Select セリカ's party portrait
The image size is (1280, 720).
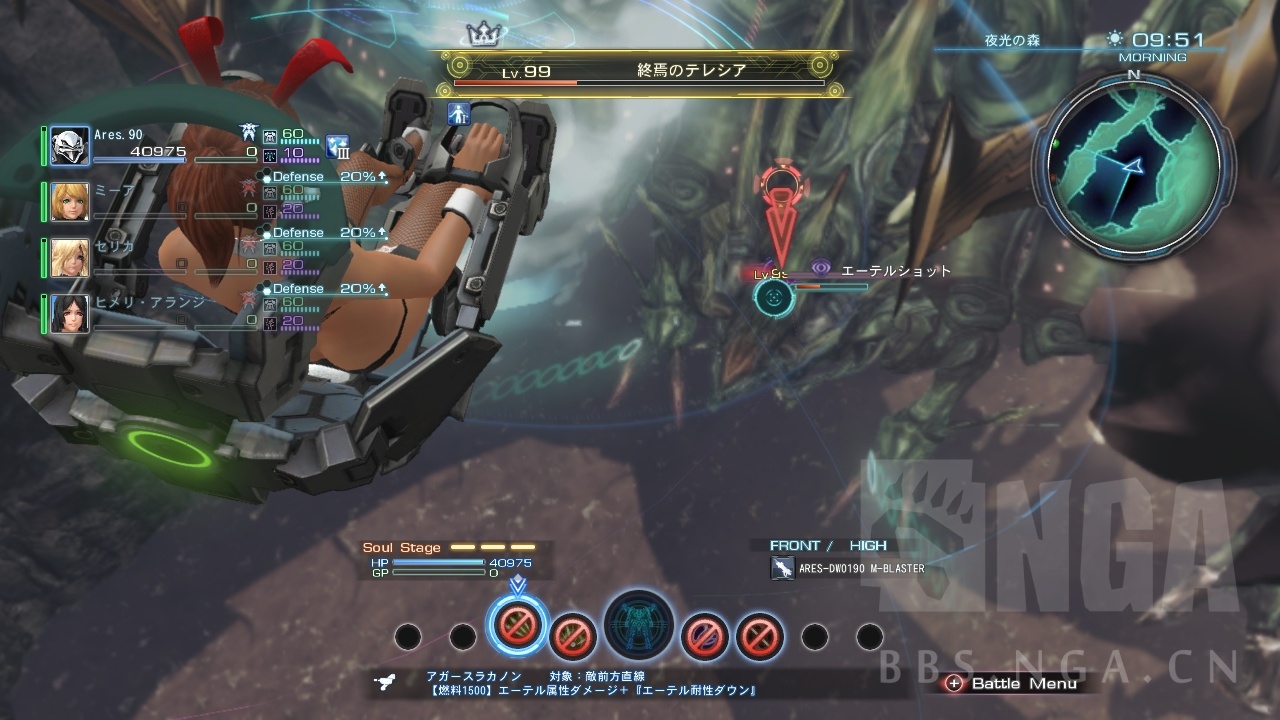click(70, 258)
